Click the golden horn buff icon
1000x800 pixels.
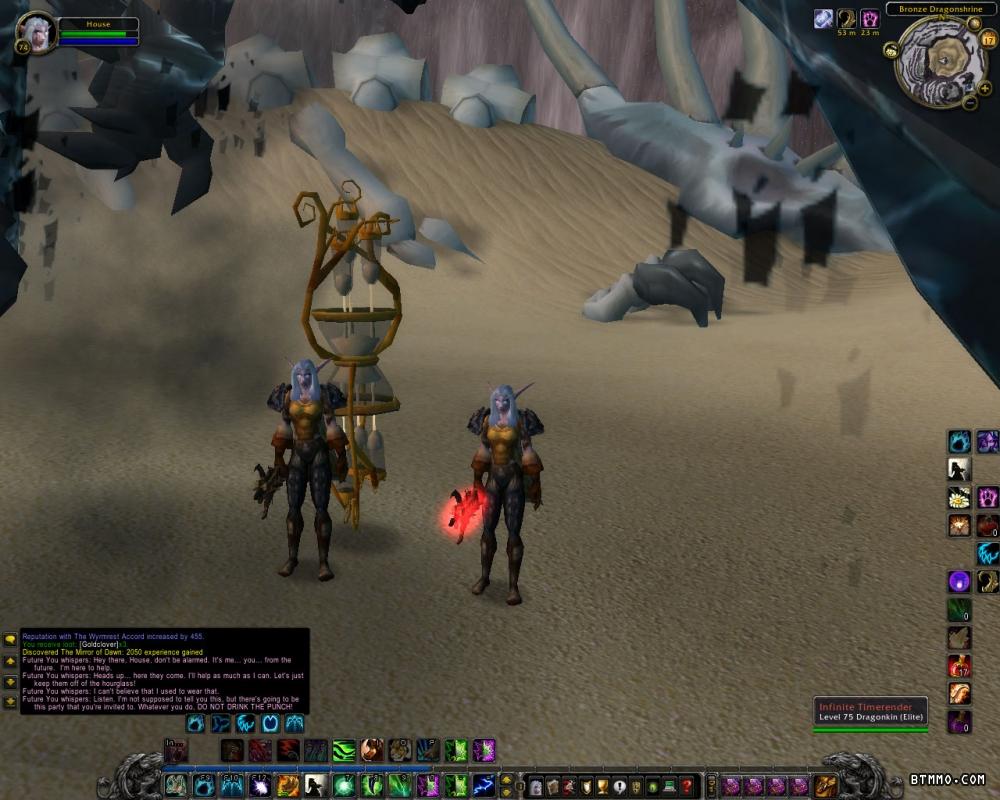[847, 19]
